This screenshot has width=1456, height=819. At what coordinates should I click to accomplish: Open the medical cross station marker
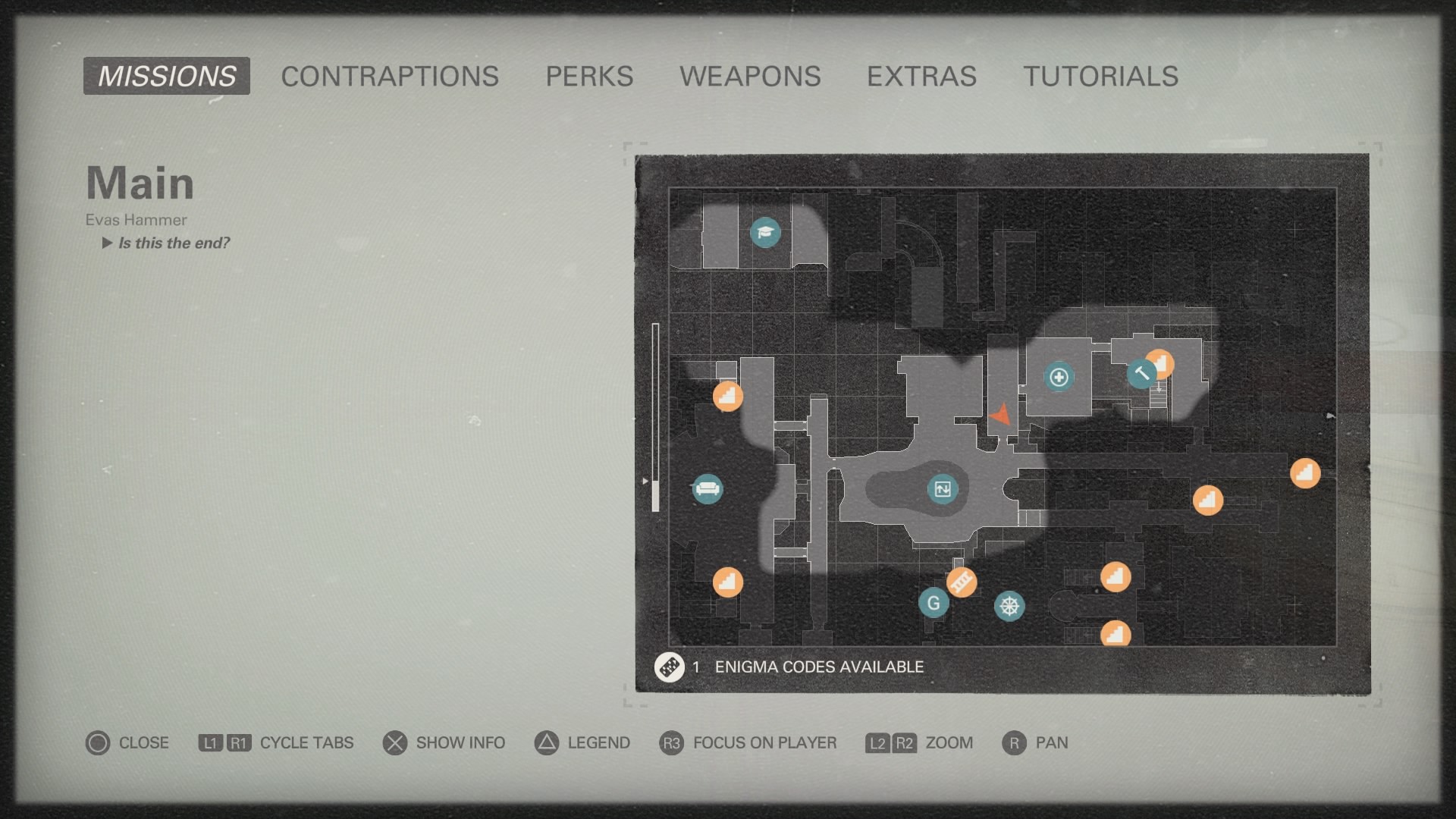(1060, 375)
